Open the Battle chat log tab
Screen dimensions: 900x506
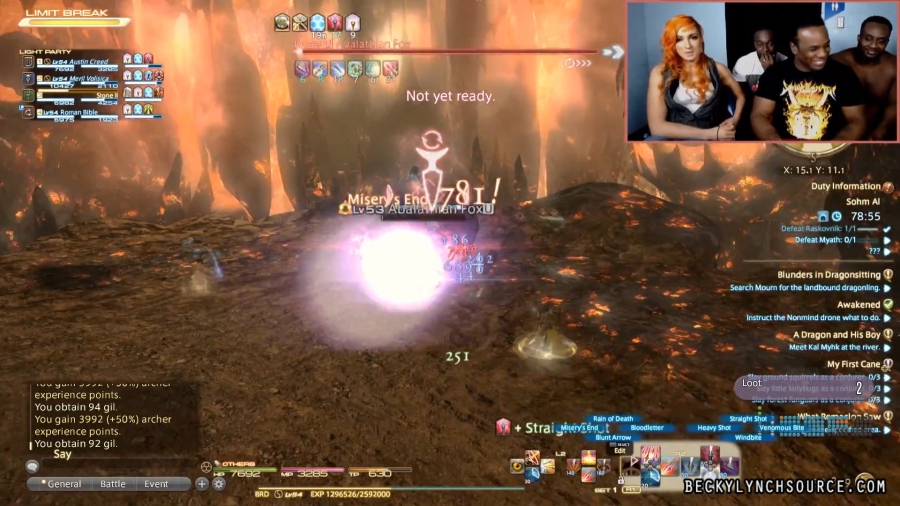coord(113,484)
